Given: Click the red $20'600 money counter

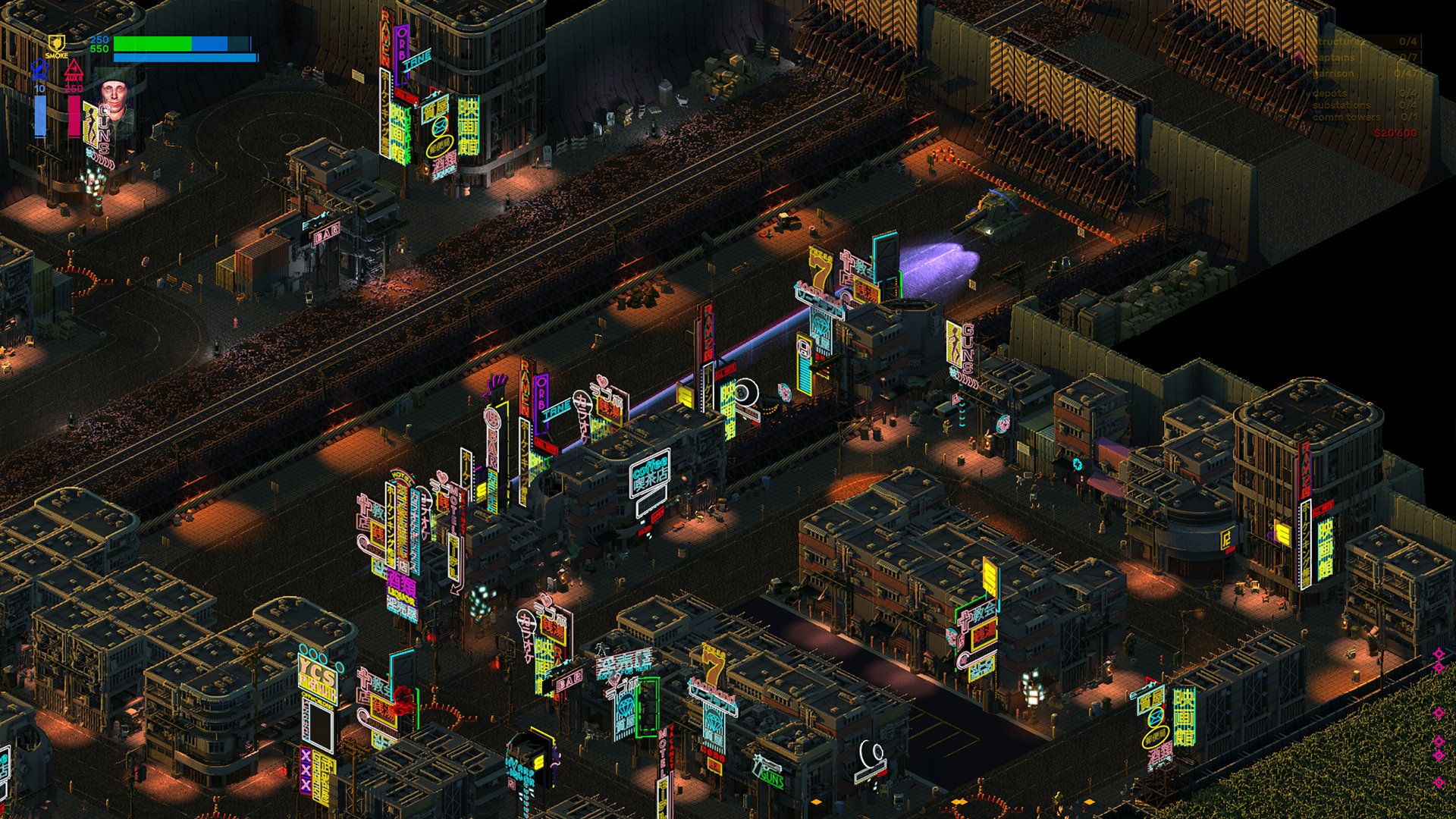Looking at the screenshot, I should pyautogui.click(x=1395, y=132).
